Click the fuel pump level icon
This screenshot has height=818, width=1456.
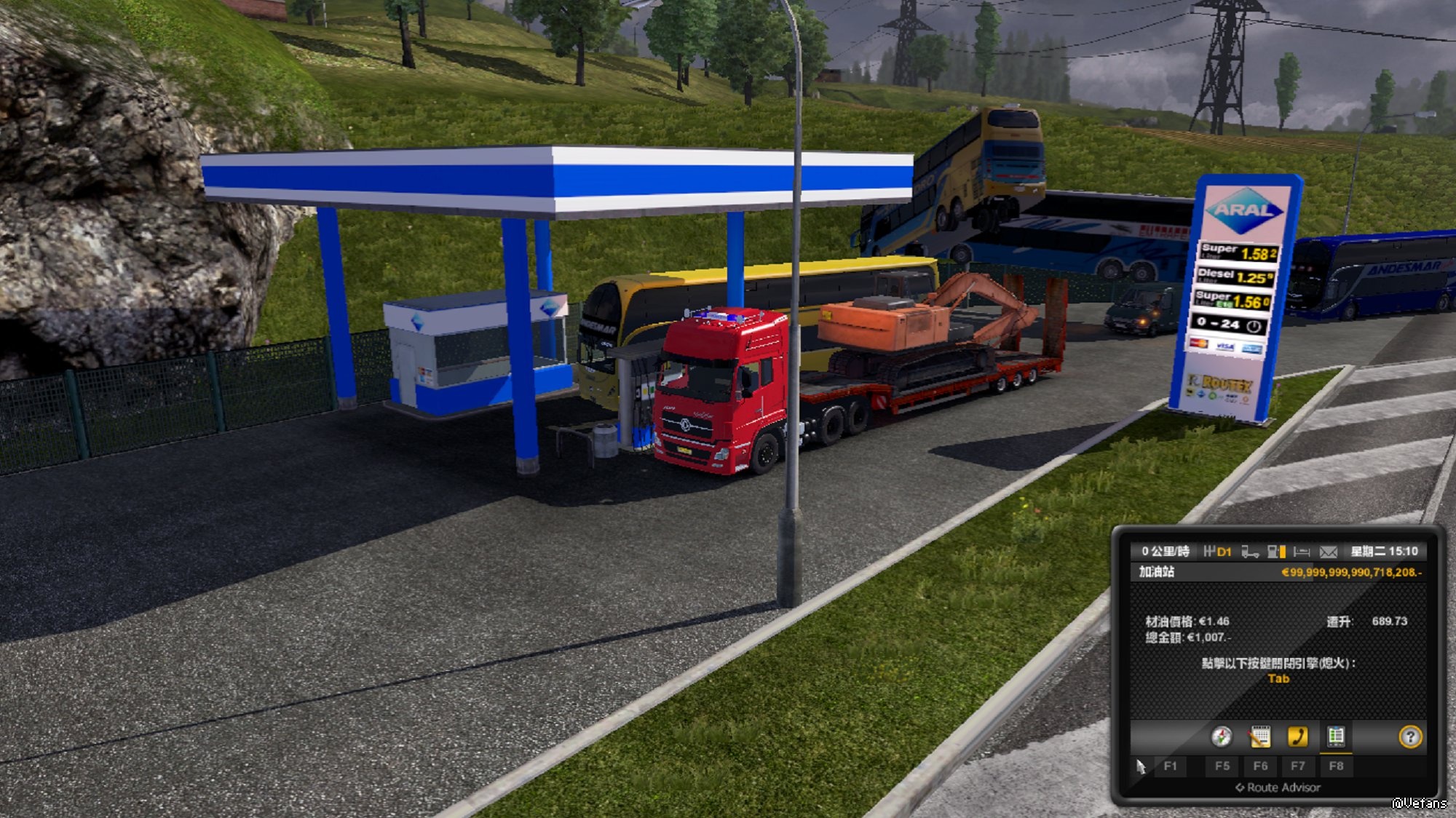[x=1276, y=552]
